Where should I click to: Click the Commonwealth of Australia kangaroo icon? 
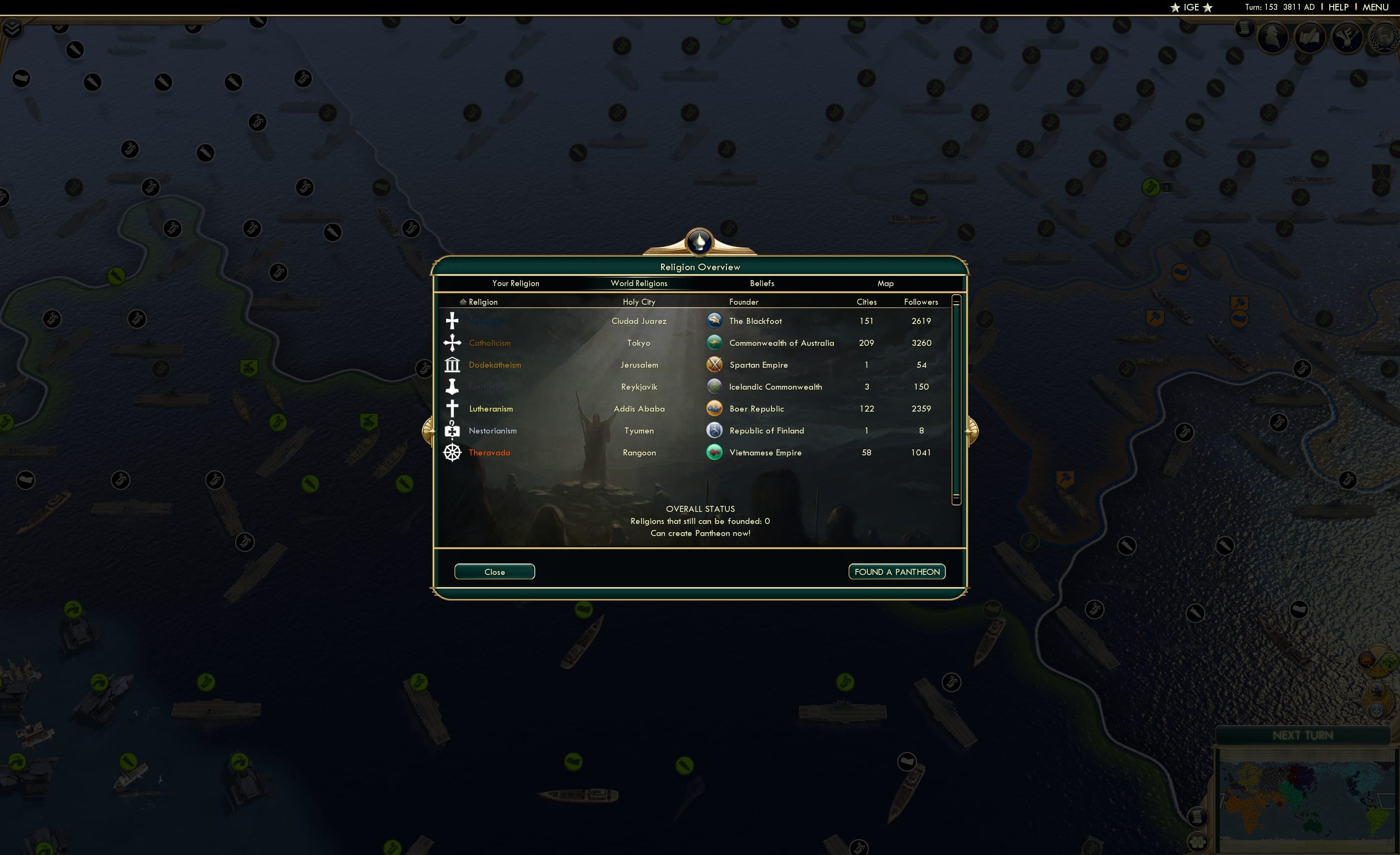(x=714, y=343)
